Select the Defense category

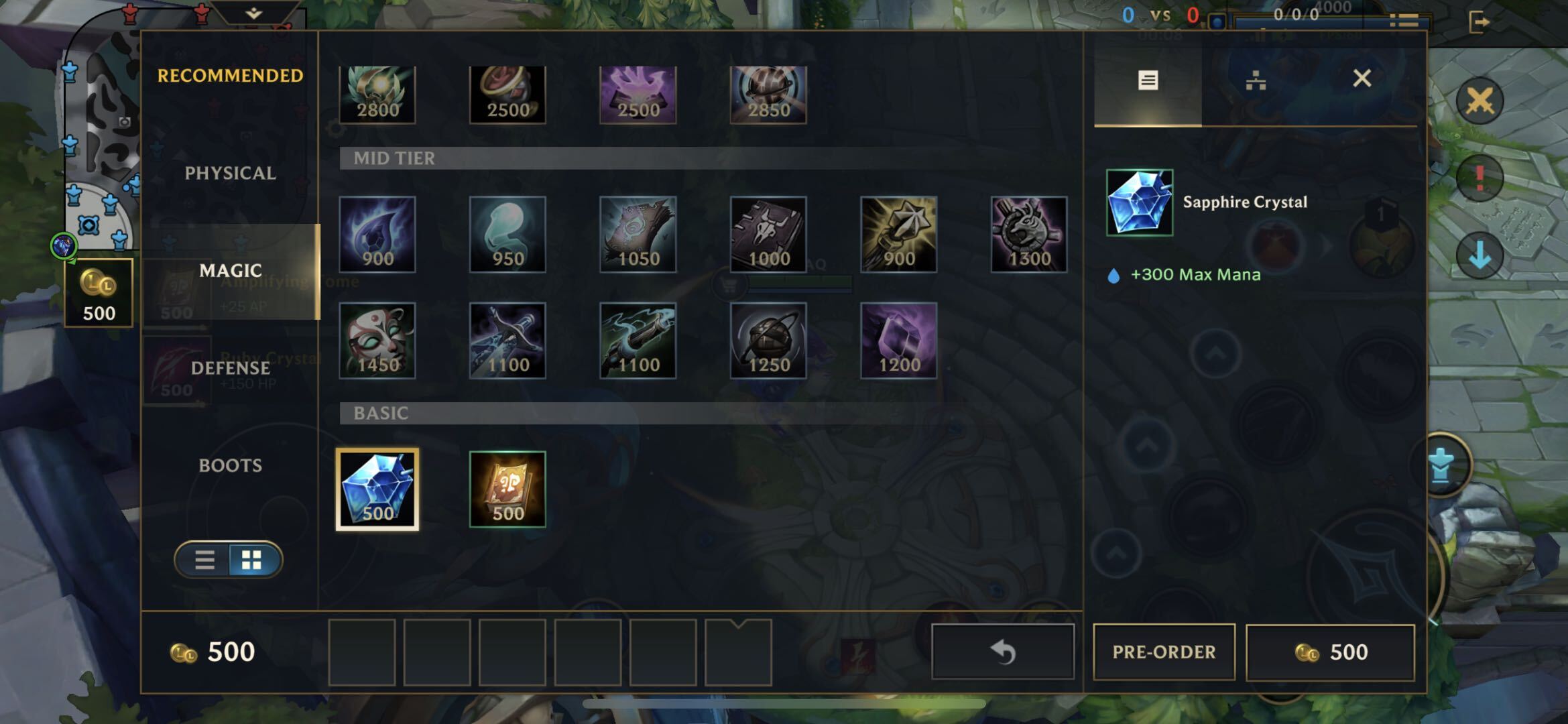(x=230, y=368)
